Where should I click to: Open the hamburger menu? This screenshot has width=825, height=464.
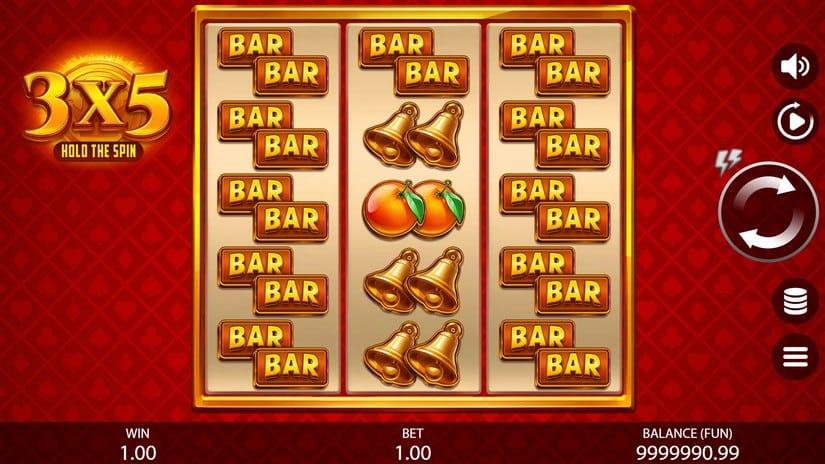(796, 356)
